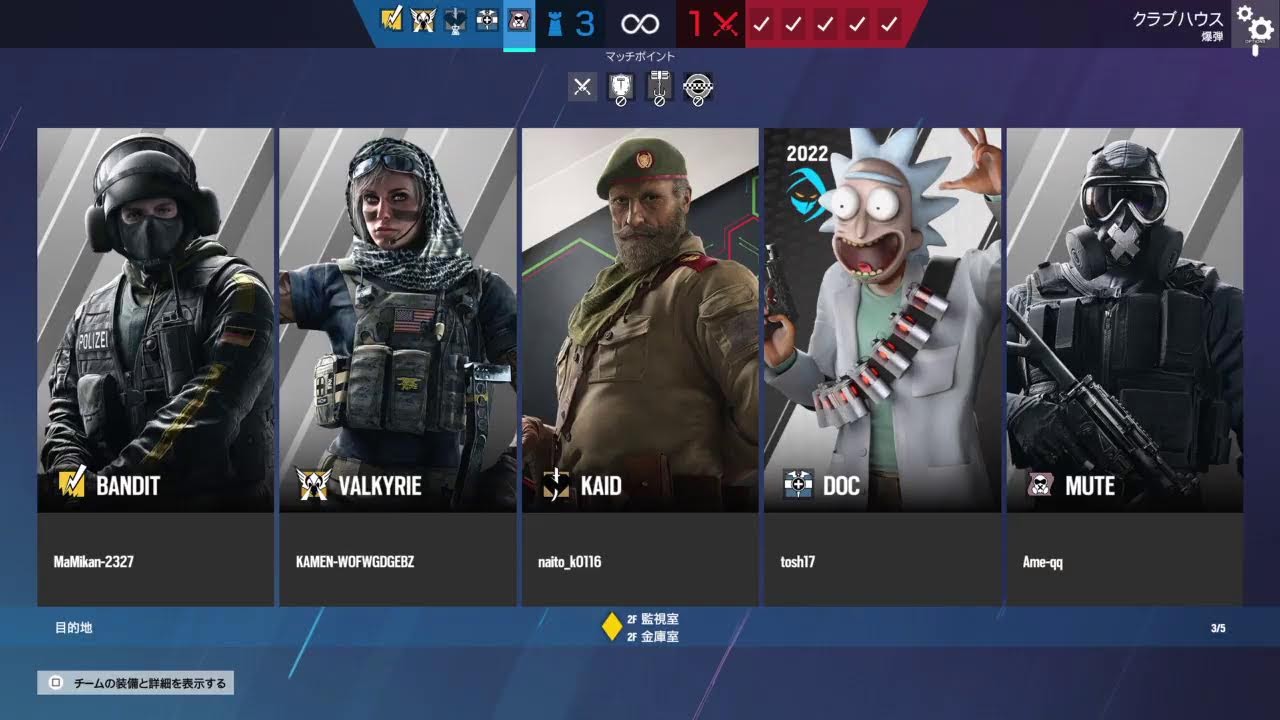Viewport: 1280px width, 720px height.
Task: Choose the Valkyrie operator card
Action: click(397, 320)
